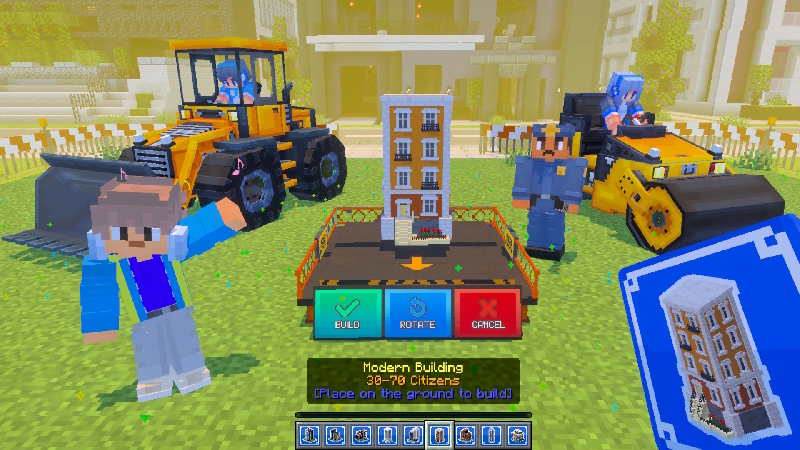Rotate the building with the blue Rotate button

click(x=417, y=312)
